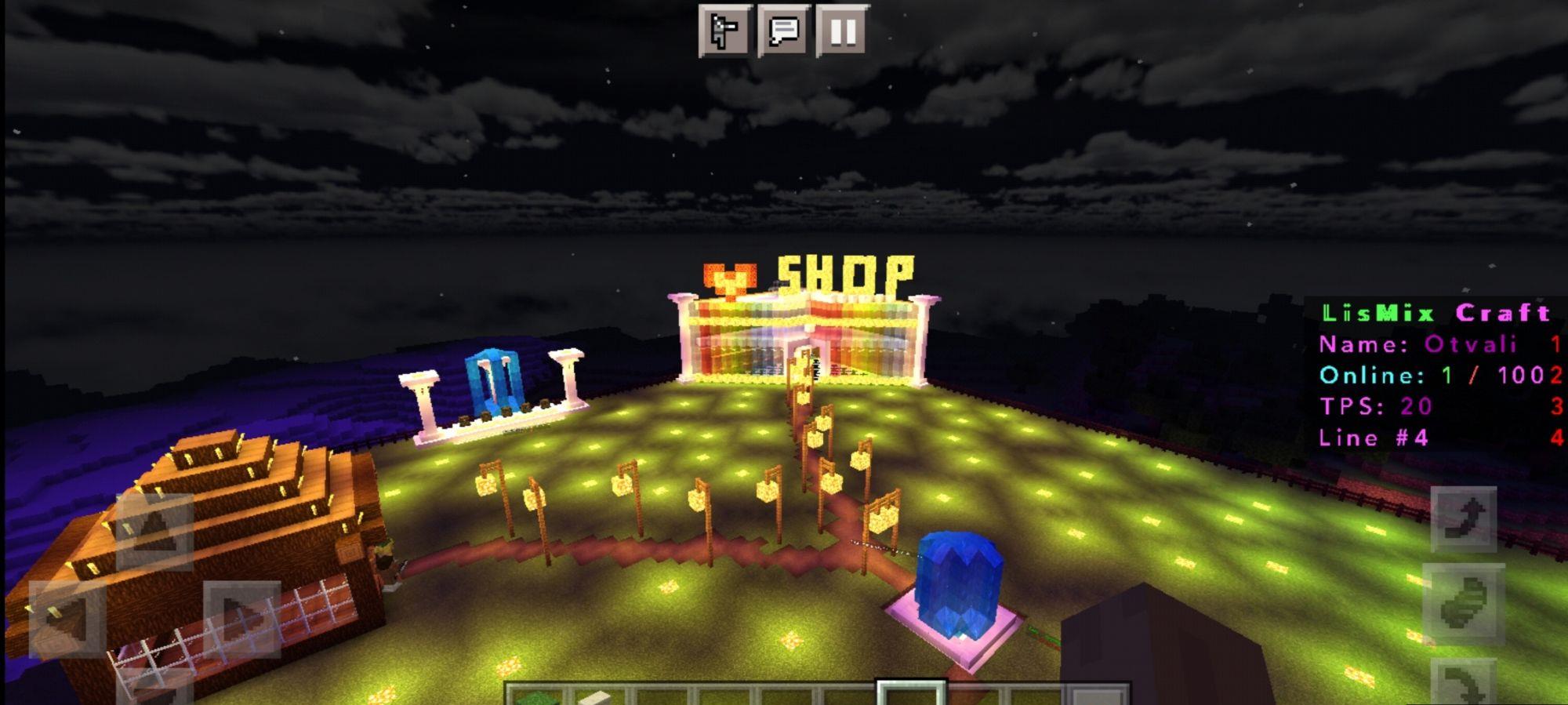Screen dimensions: 1568x705
Task: Tap the move left arrow
Action: pos(67,619)
